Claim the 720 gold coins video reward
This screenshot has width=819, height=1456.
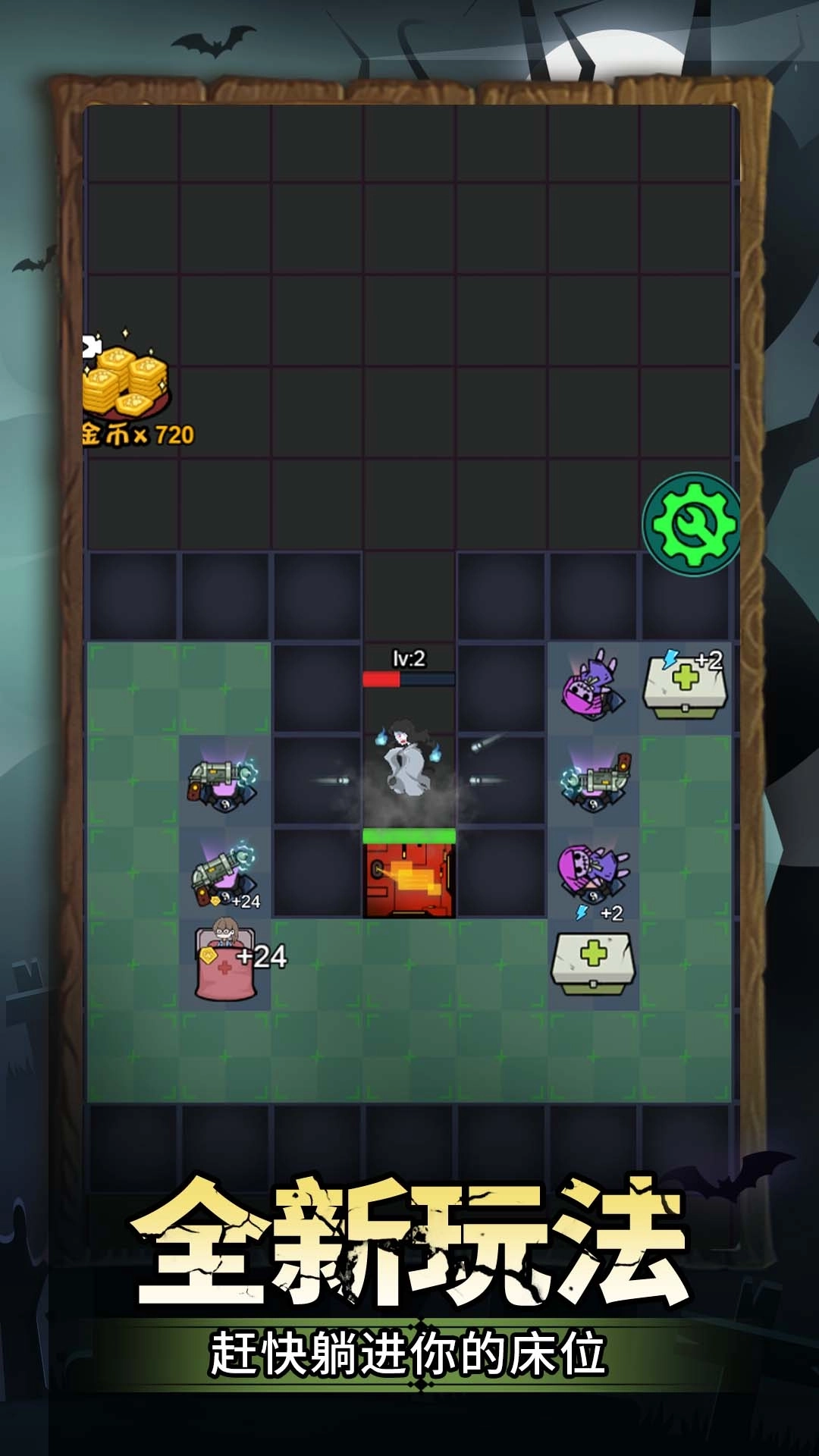(x=129, y=388)
